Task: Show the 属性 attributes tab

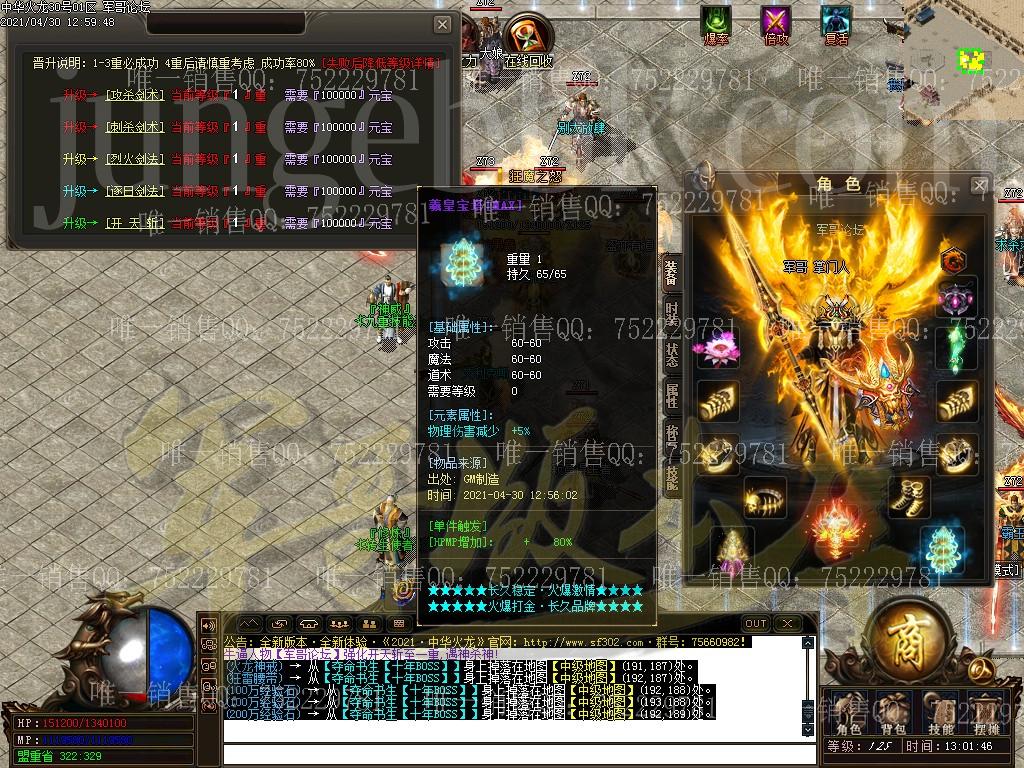Action: point(672,397)
